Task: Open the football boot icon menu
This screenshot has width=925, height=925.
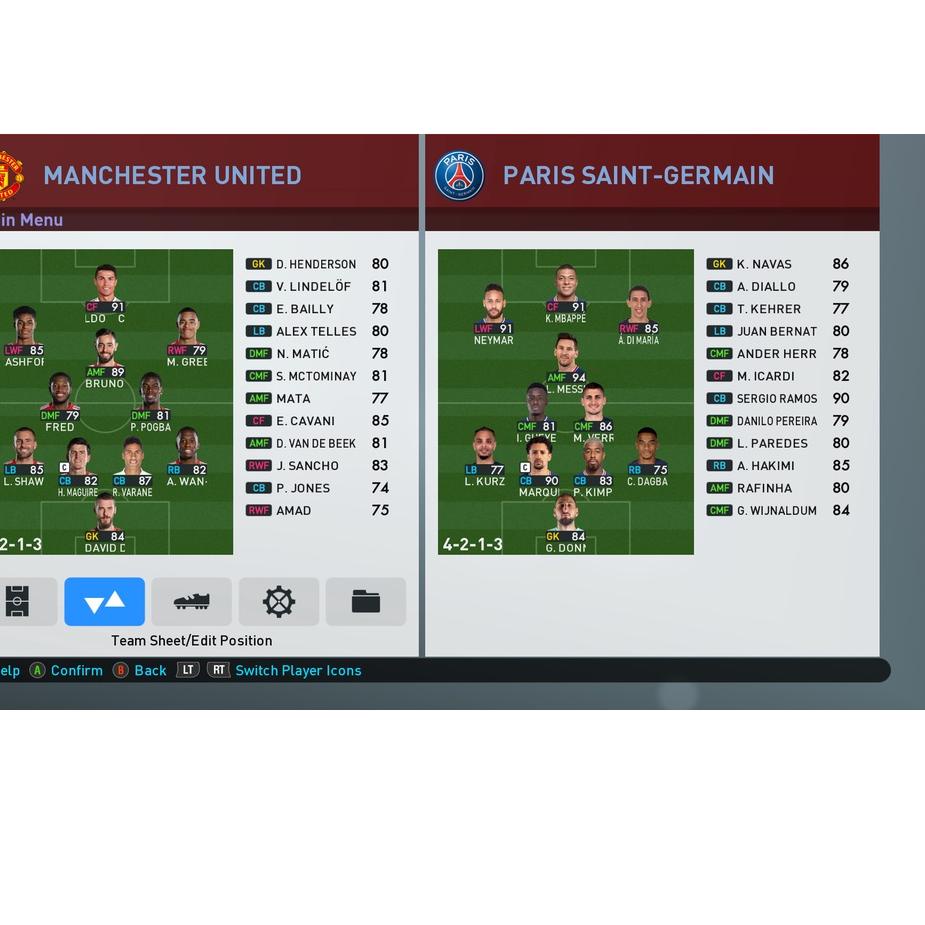Action: tap(191, 601)
